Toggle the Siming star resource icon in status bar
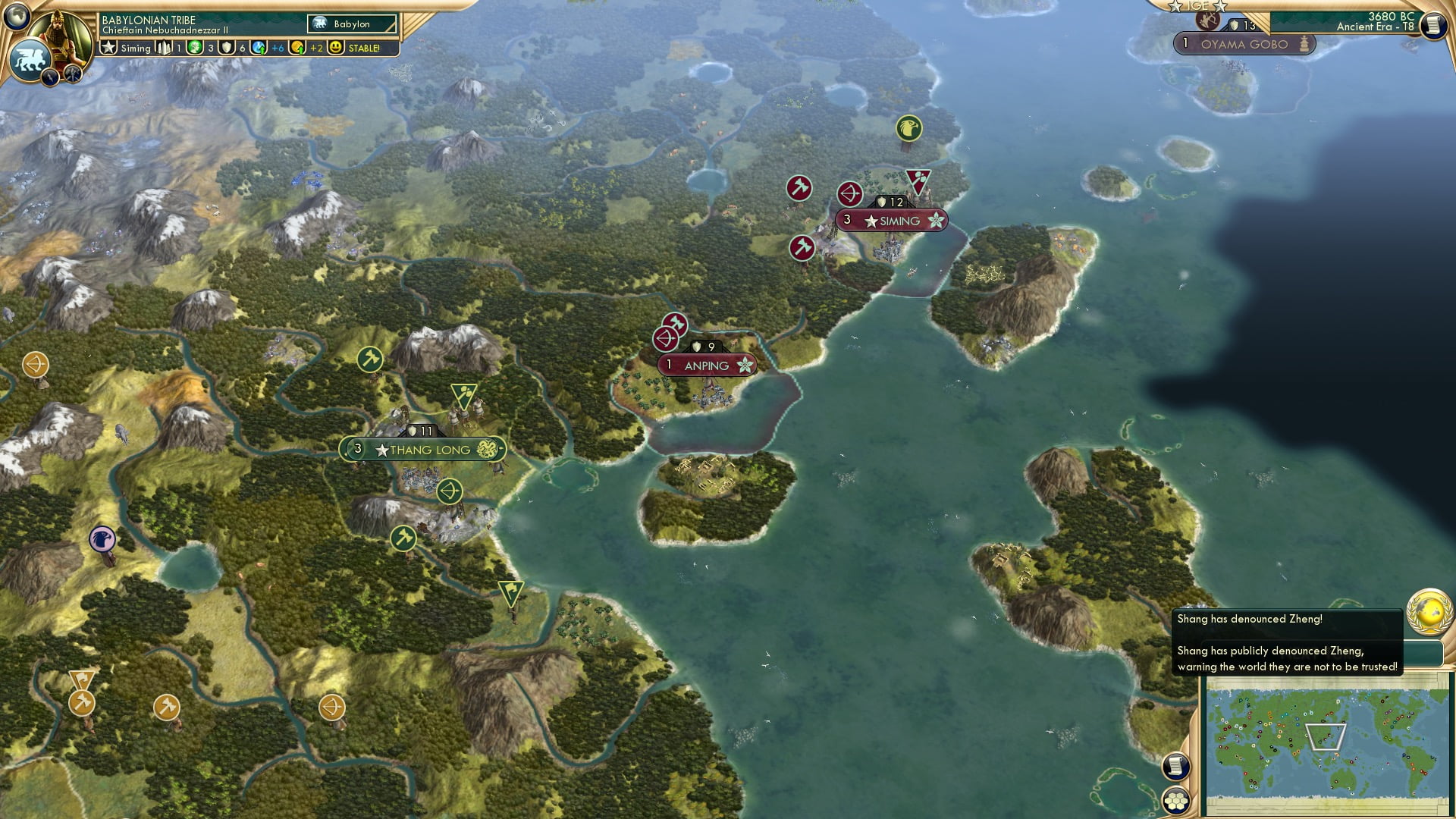The width and height of the screenshot is (1456, 819). click(x=107, y=48)
